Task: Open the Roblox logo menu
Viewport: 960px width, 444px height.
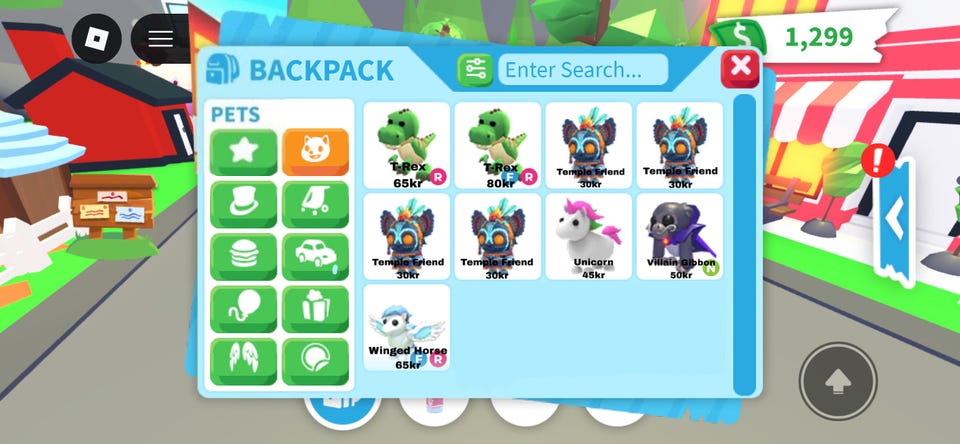Action: tap(97, 39)
